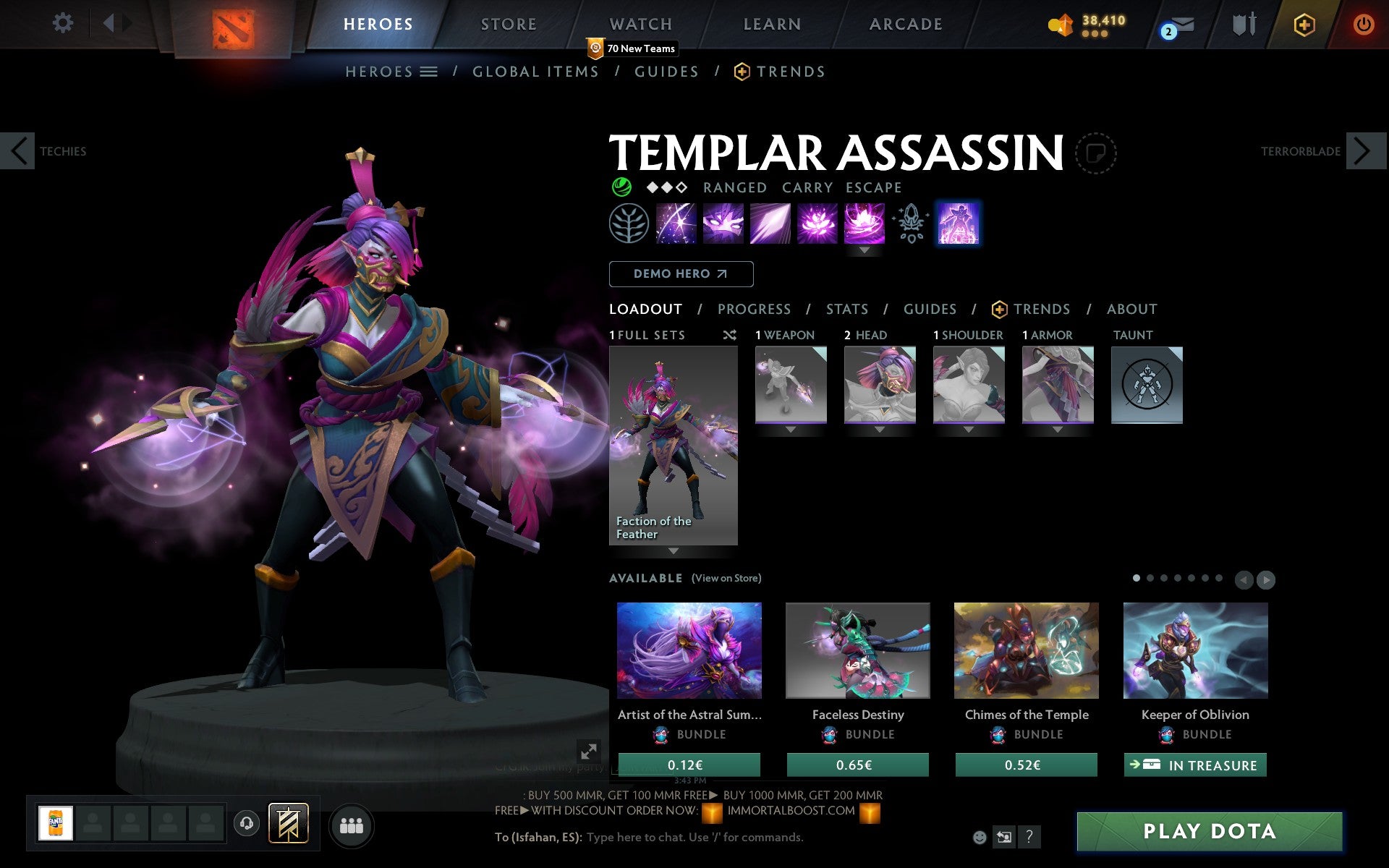Viewport: 1389px width, 868px height.
Task: Click the help question mark icon
Action: [1030, 838]
